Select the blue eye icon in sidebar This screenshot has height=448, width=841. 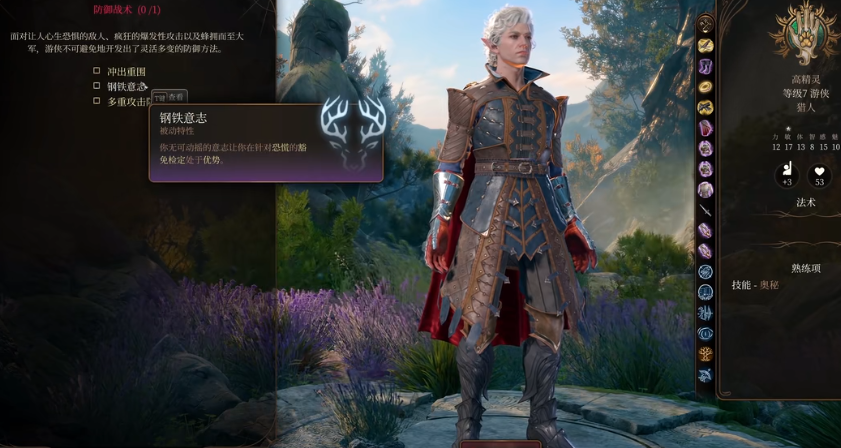point(705,334)
